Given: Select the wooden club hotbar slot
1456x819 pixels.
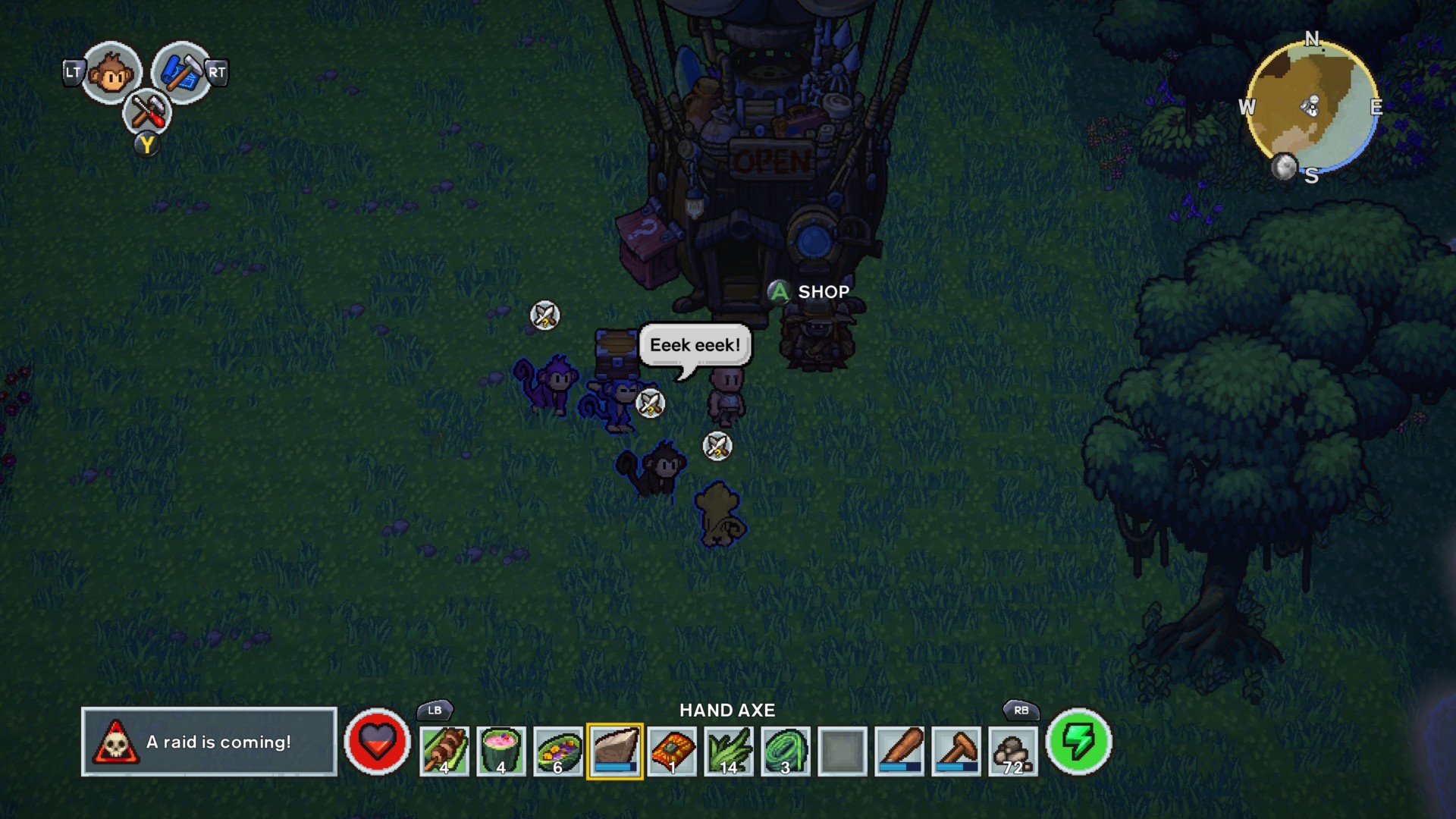Looking at the screenshot, I should pos(900,751).
